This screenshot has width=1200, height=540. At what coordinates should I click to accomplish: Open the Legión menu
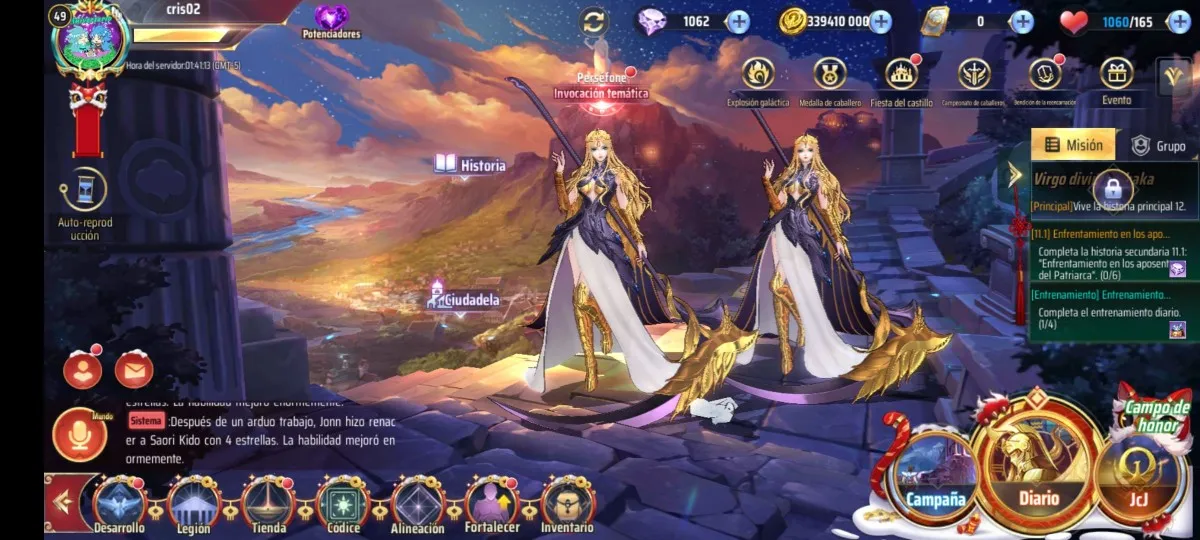click(194, 502)
